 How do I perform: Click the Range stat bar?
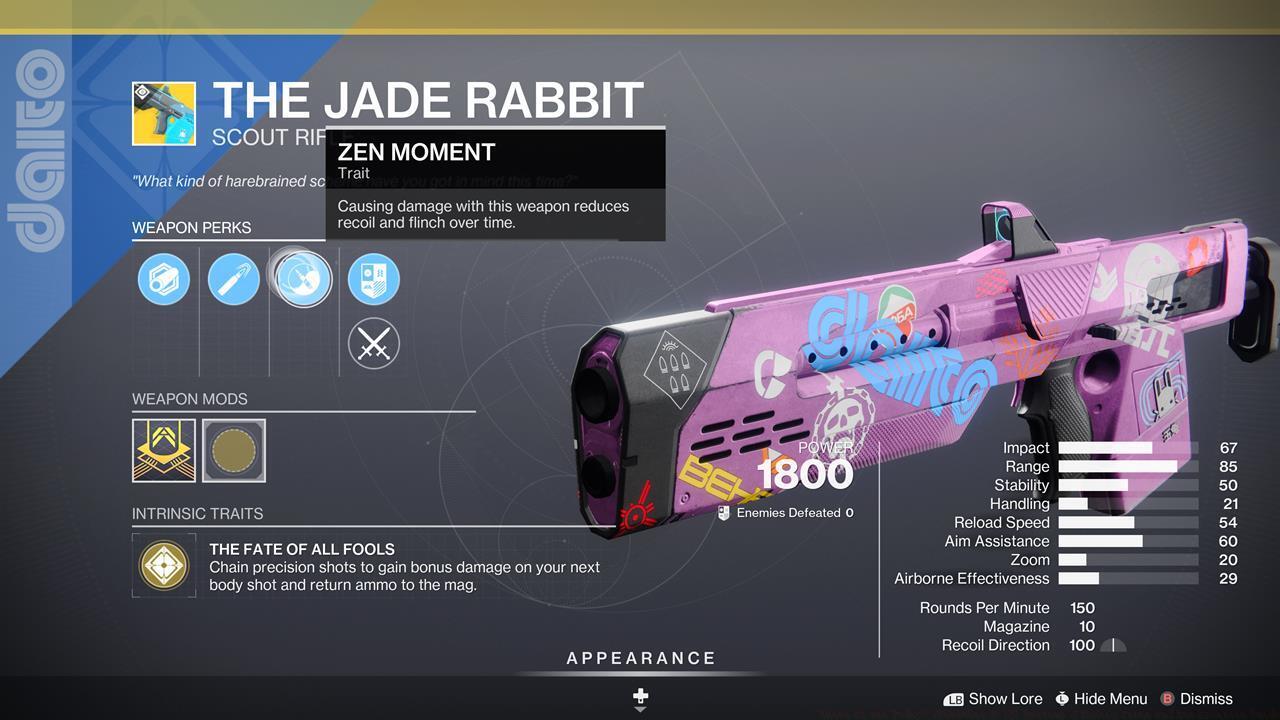click(1120, 466)
